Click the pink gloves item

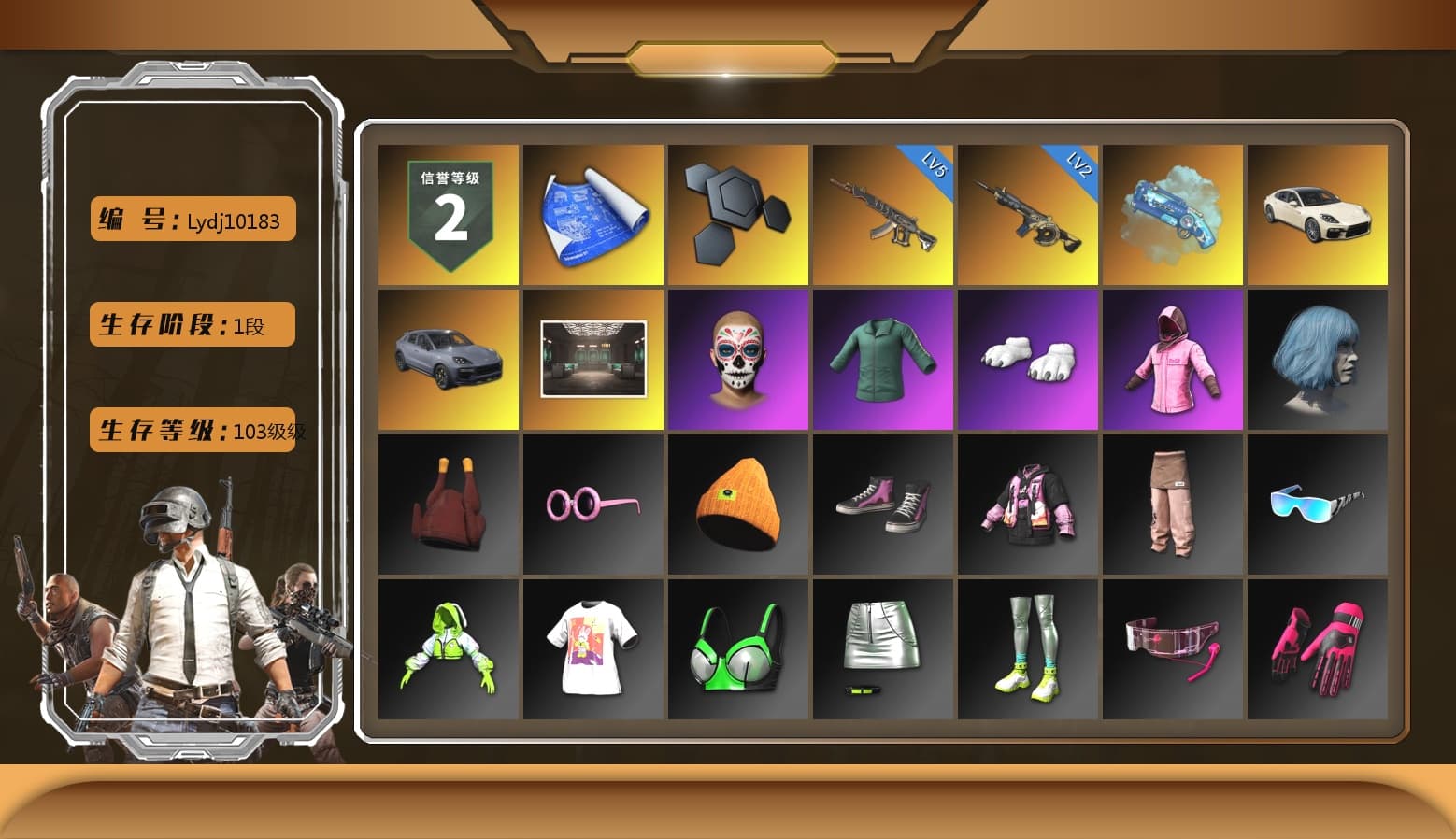[x=1318, y=648]
